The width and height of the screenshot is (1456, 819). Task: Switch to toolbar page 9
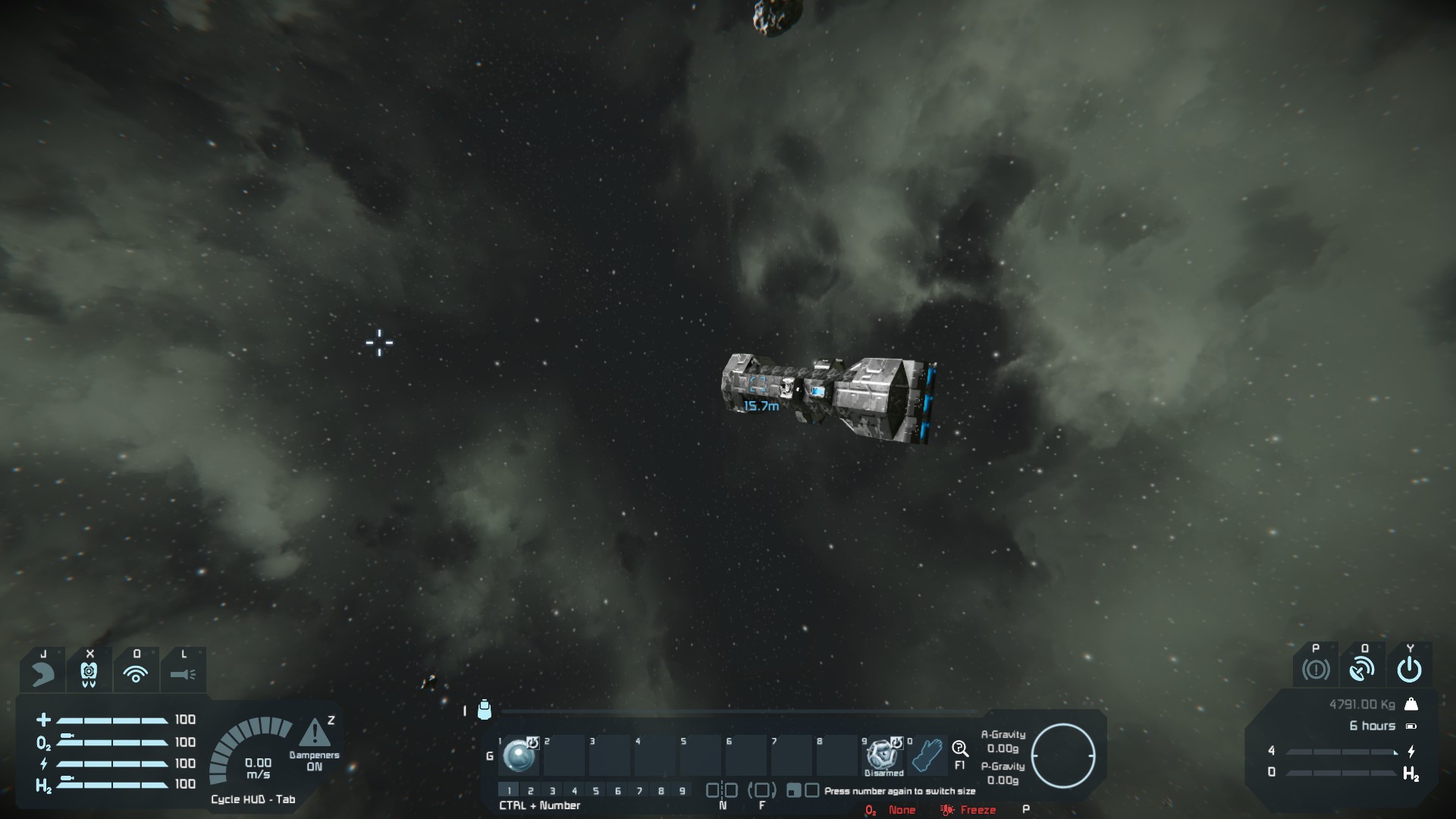click(x=682, y=791)
